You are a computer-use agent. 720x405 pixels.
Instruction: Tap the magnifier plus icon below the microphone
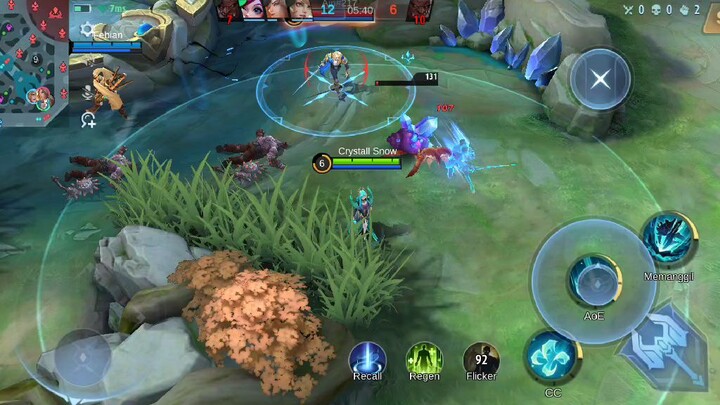[x=88, y=120]
